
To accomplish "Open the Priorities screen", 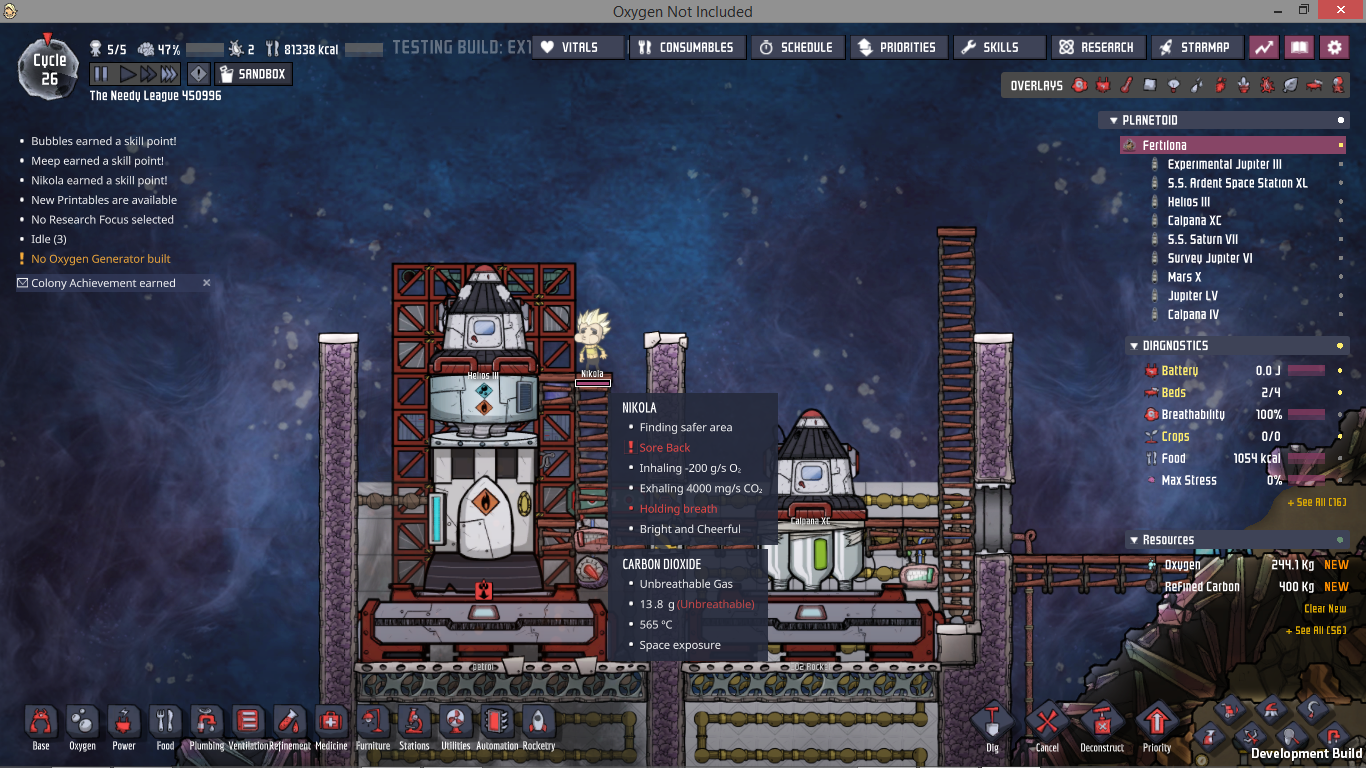I will (x=897, y=47).
